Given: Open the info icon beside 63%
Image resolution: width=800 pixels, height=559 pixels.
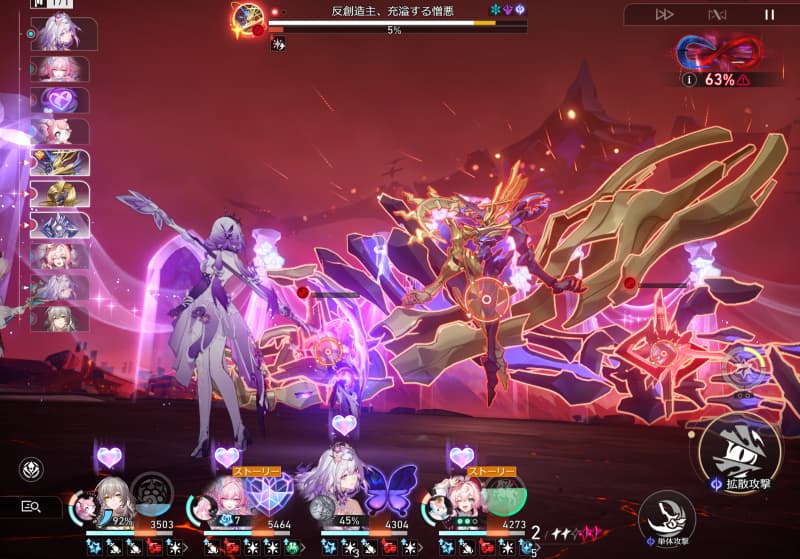Looking at the screenshot, I should pos(689,79).
